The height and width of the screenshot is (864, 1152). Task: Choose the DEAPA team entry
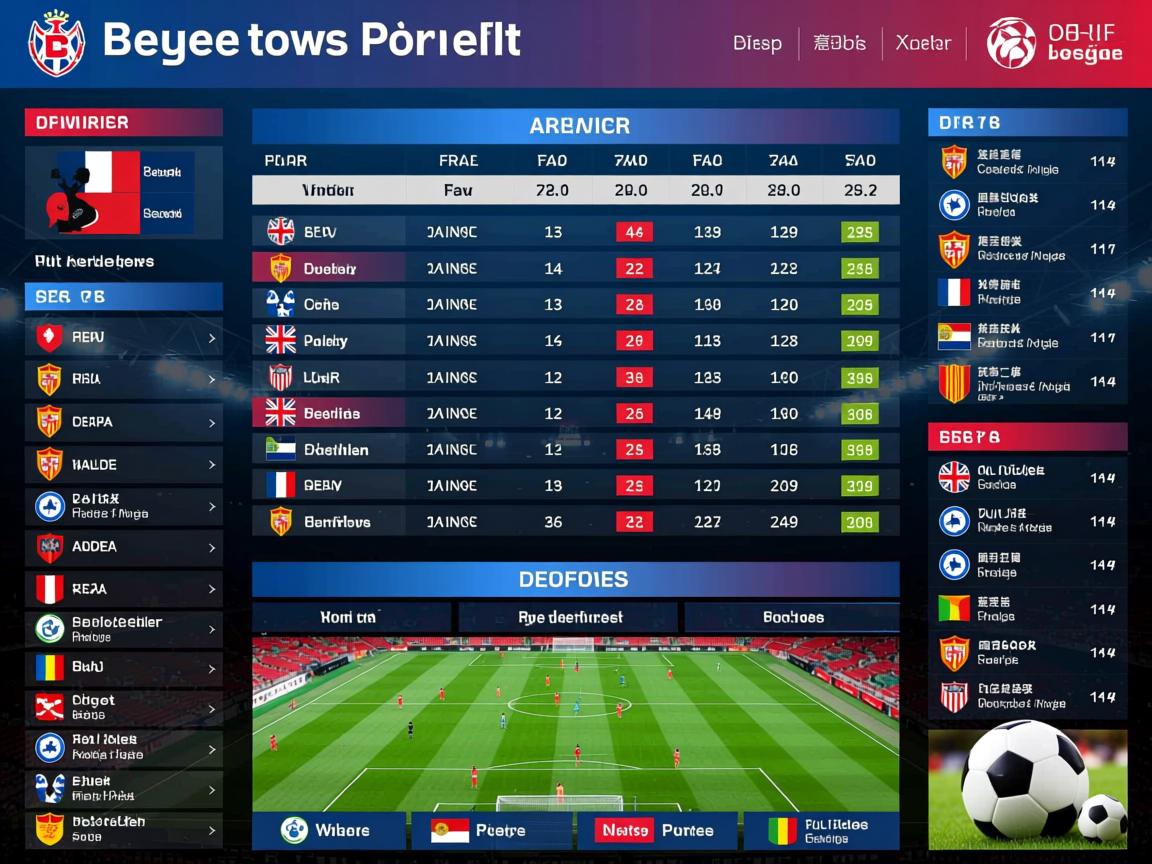(x=124, y=422)
